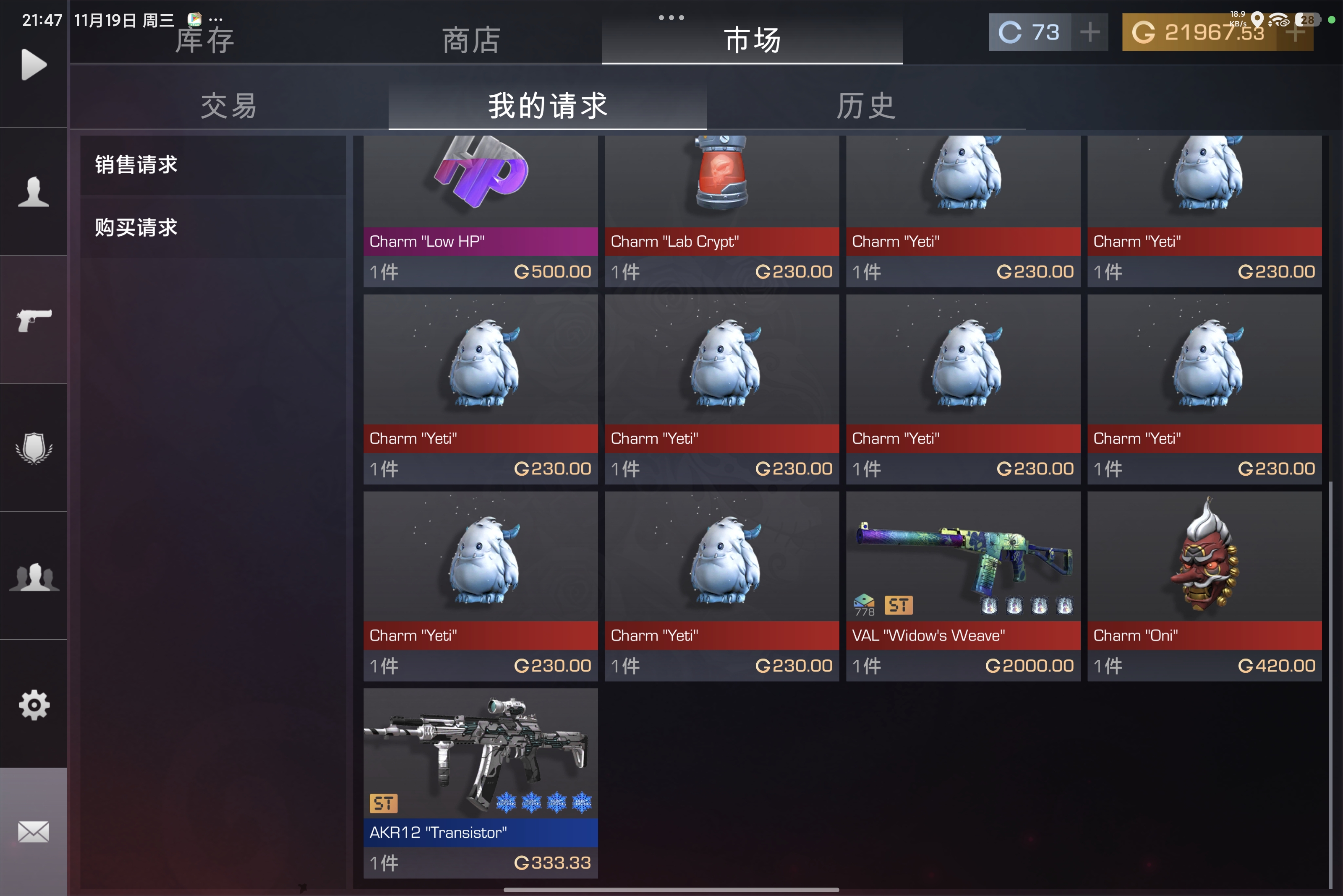This screenshot has width=1343, height=896.
Task: Open the 历史 sub-tab
Action: [x=865, y=106]
